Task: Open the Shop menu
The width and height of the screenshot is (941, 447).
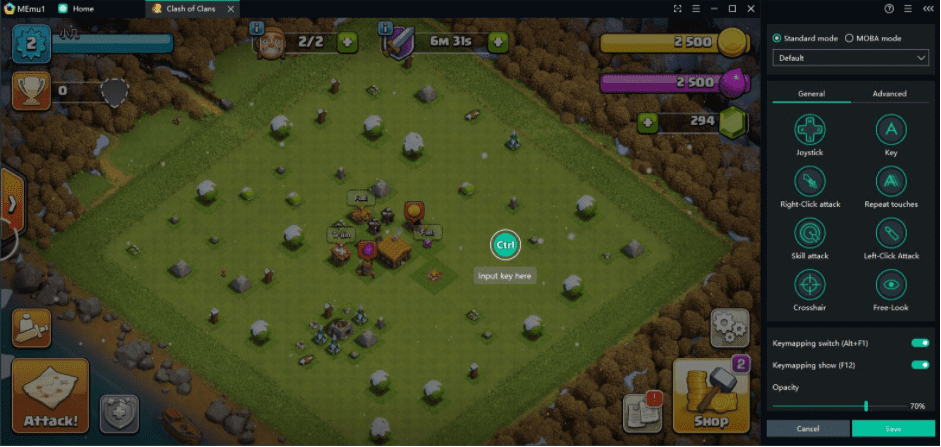Action: pos(711,396)
